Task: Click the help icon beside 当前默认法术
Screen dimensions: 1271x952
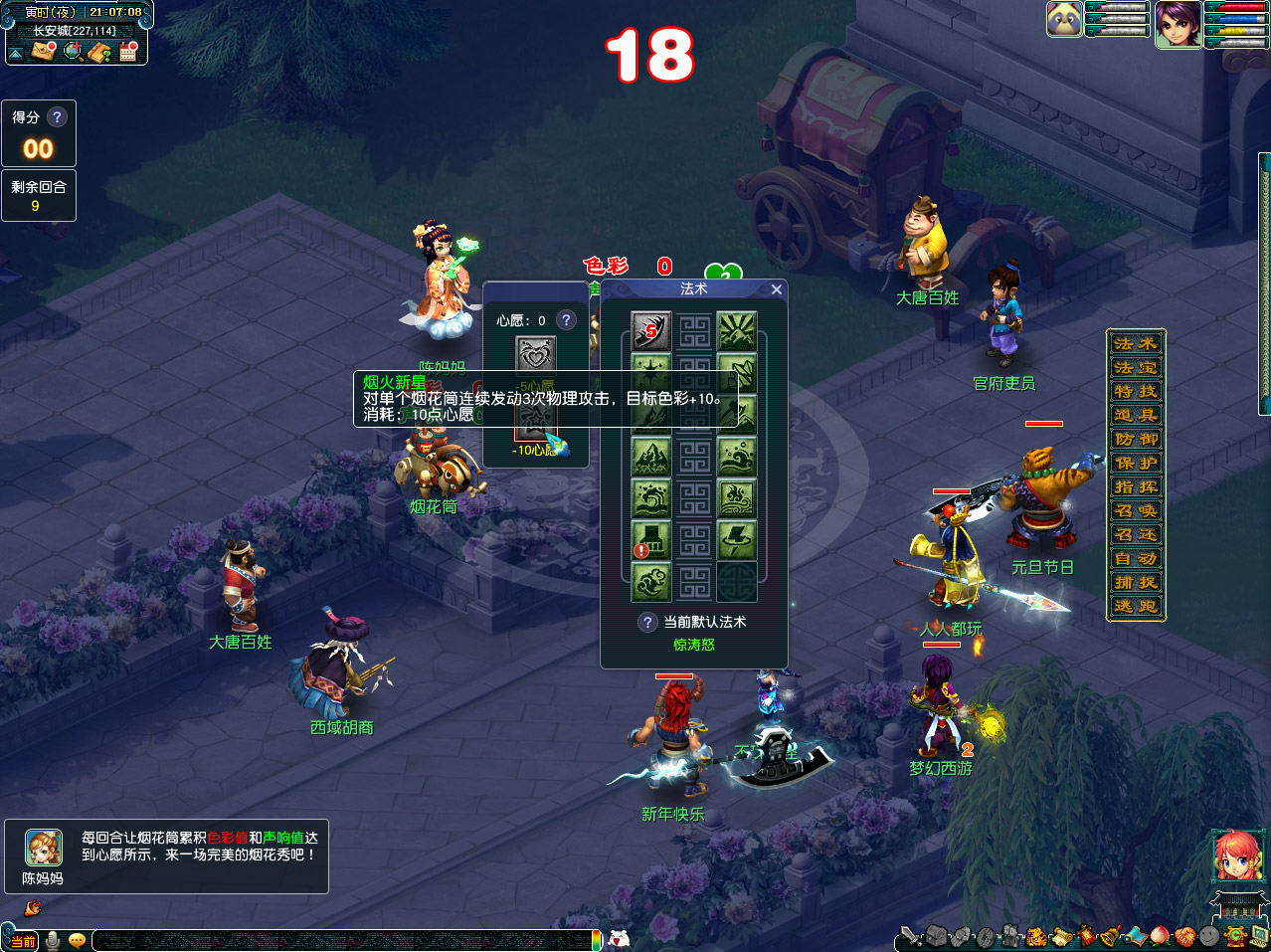Action: pos(647,622)
